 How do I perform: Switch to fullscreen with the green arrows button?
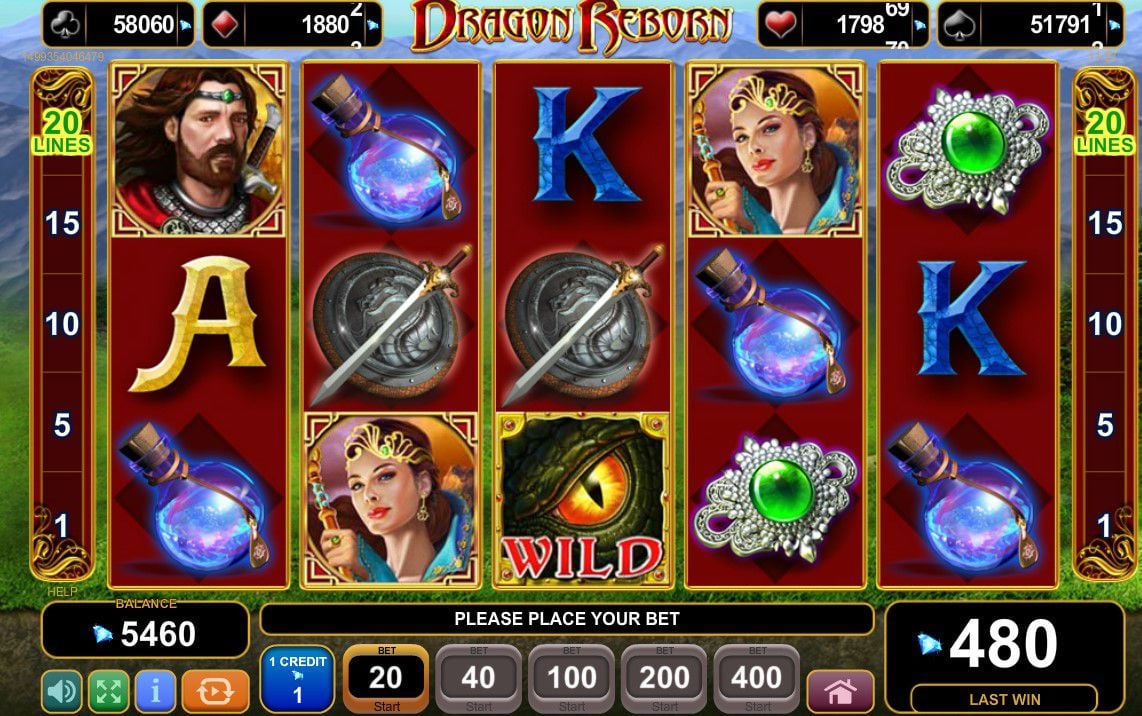click(x=109, y=691)
